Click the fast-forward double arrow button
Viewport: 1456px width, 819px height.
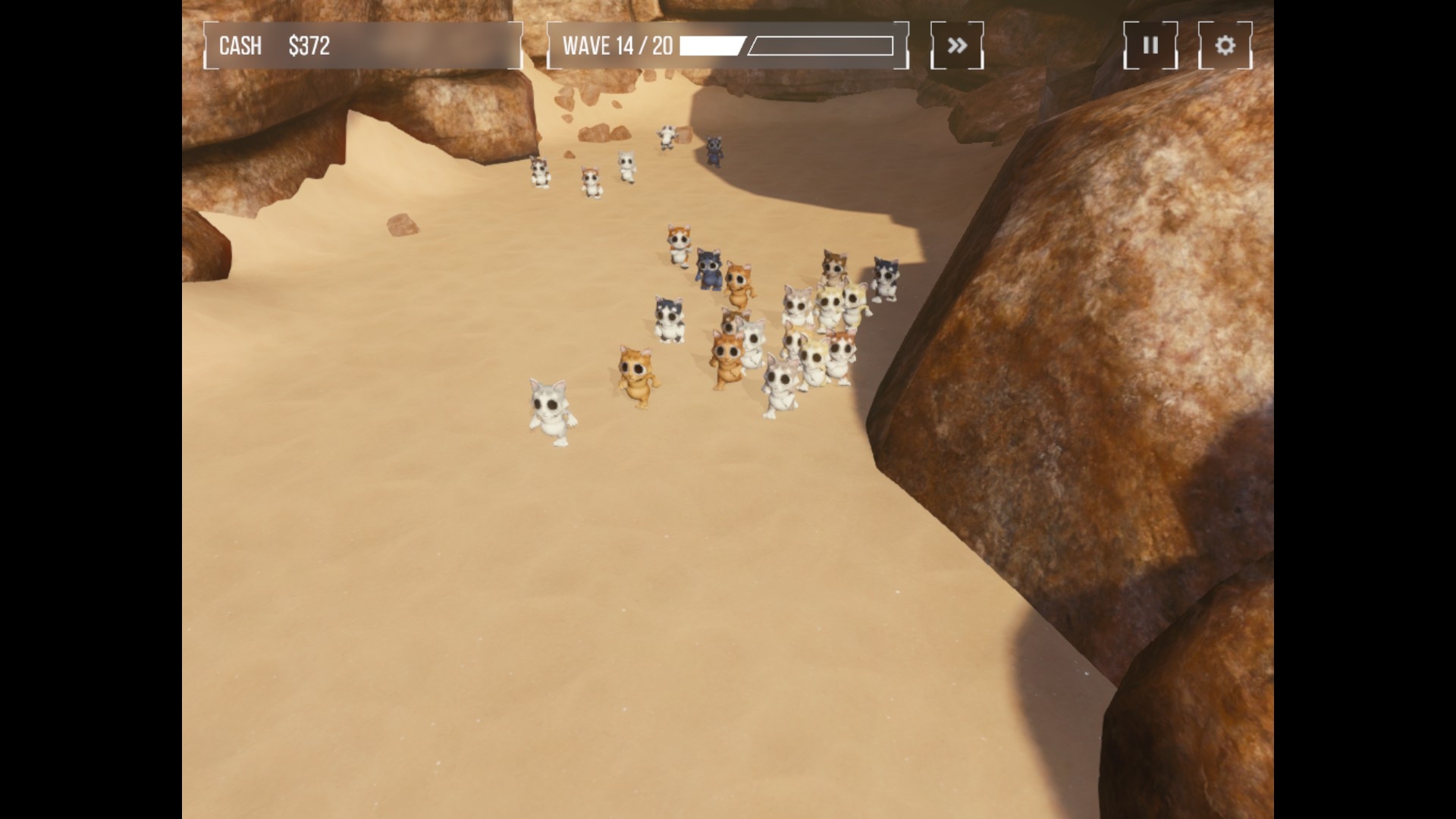[957, 45]
